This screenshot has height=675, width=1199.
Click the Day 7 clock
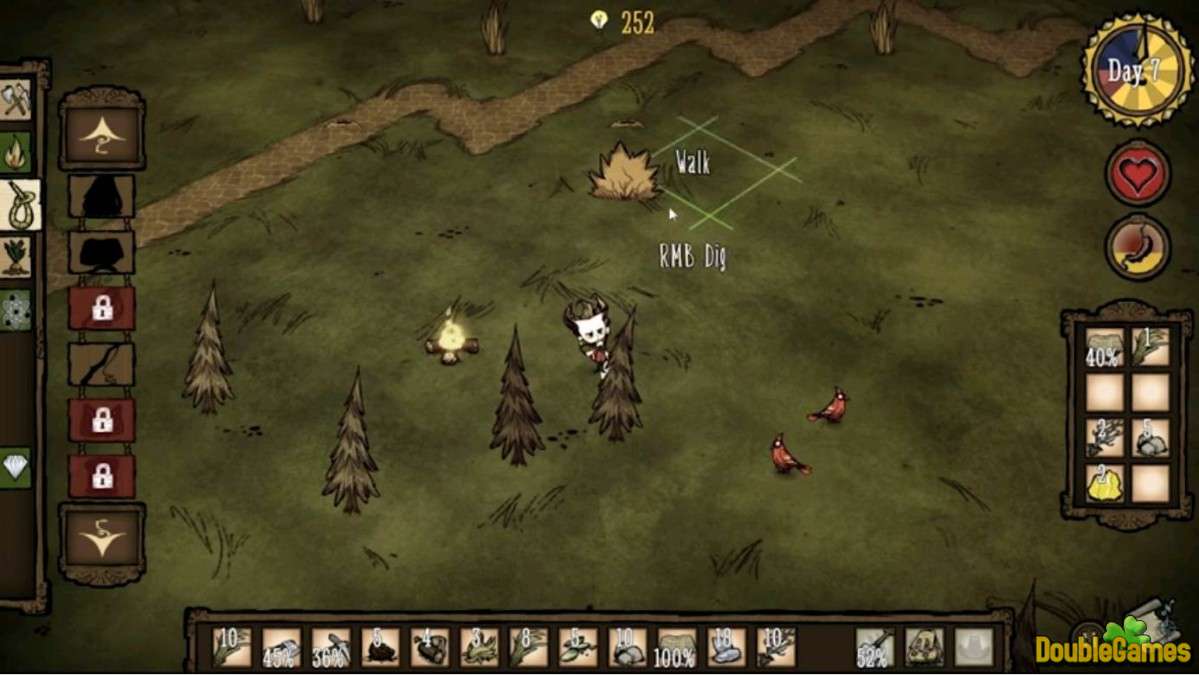tap(1137, 71)
